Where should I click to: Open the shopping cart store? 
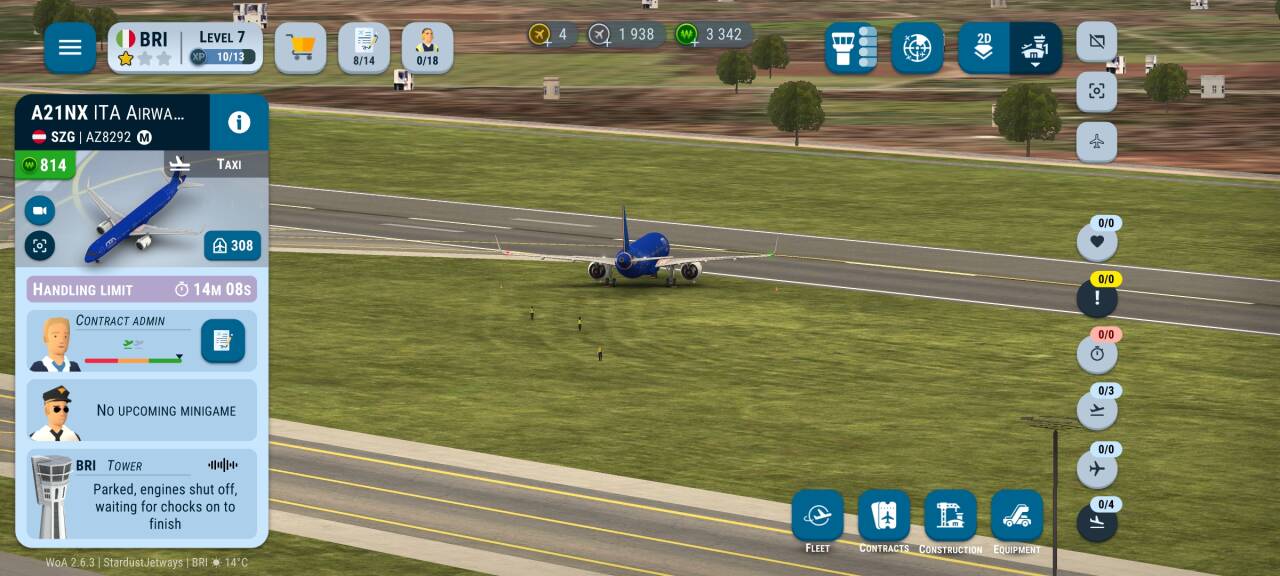click(x=300, y=47)
